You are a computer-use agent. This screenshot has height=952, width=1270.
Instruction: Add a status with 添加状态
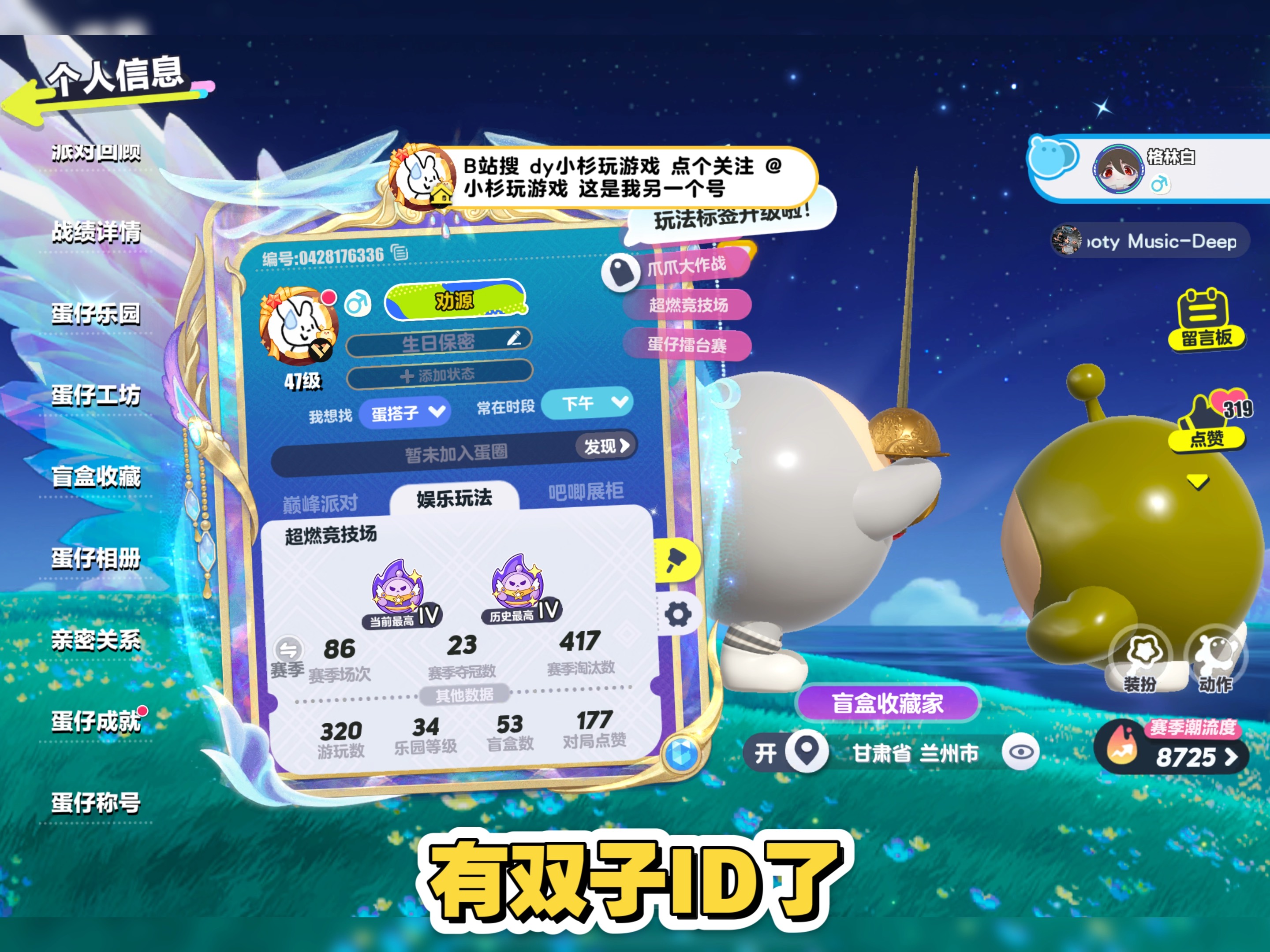439,375
